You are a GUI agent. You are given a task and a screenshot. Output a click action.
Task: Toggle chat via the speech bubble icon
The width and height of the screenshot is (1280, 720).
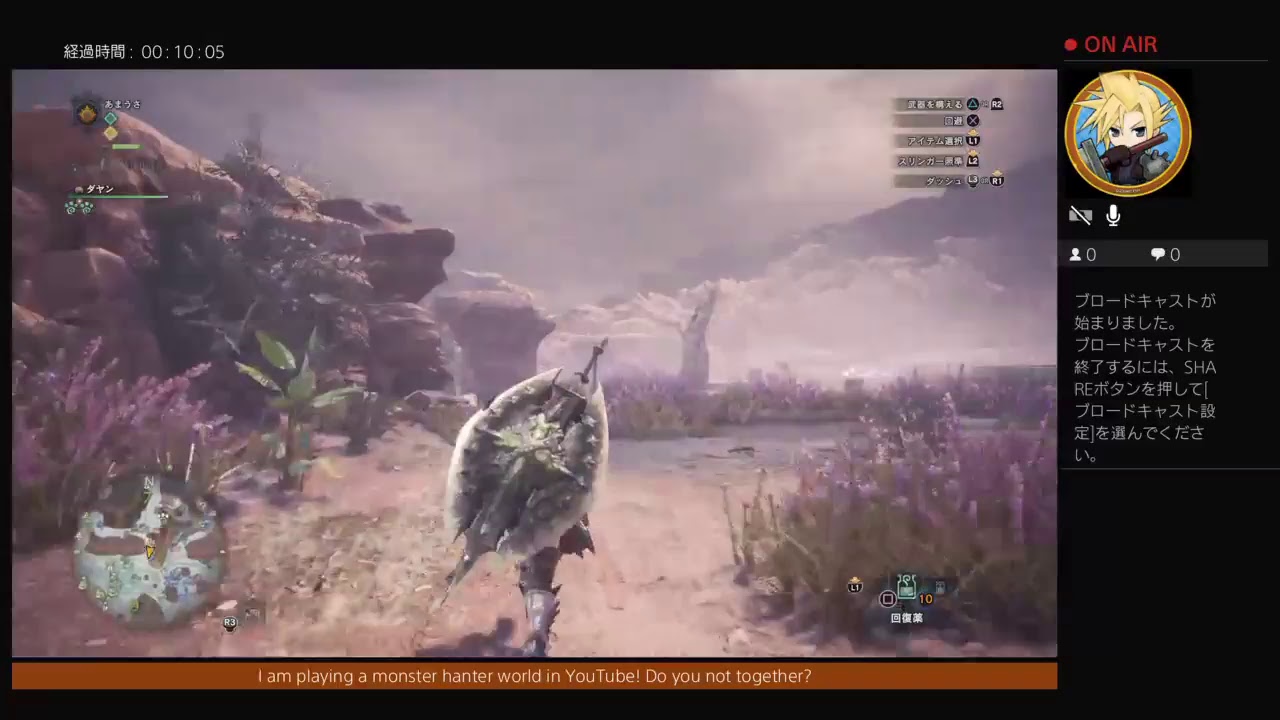(1156, 254)
